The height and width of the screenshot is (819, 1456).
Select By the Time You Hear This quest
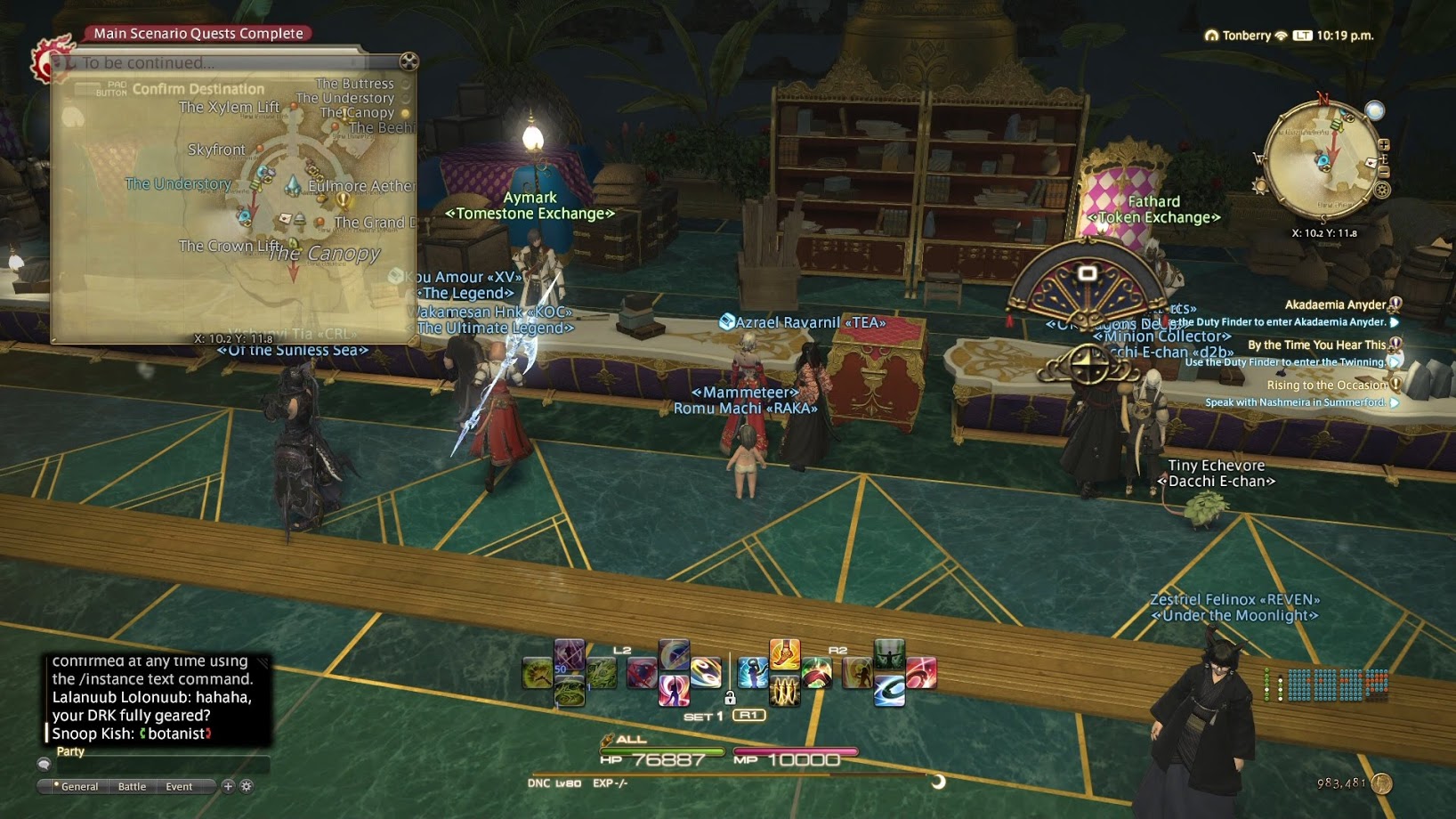click(x=1316, y=345)
